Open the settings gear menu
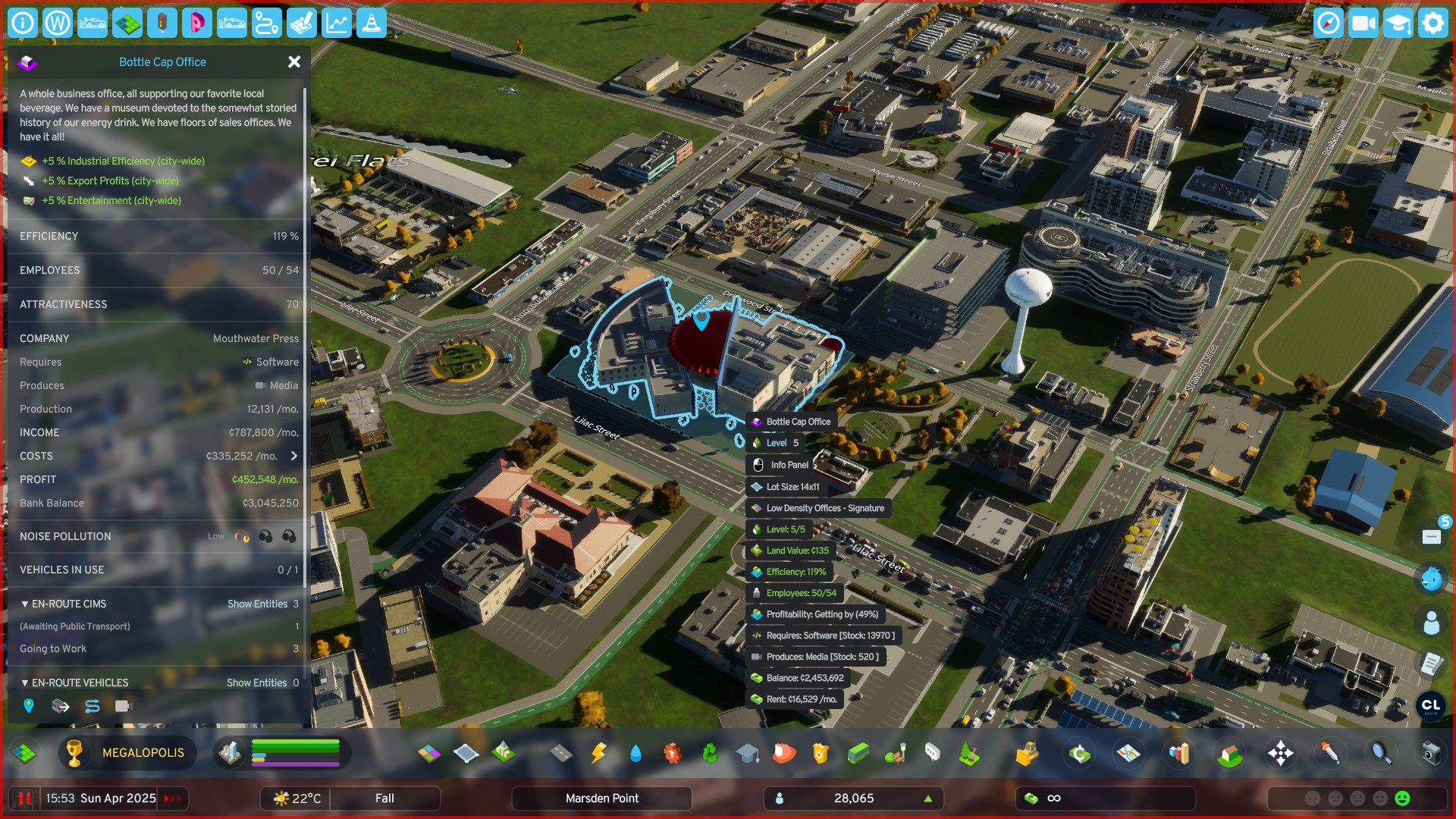 pyautogui.click(x=1432, y=24)
